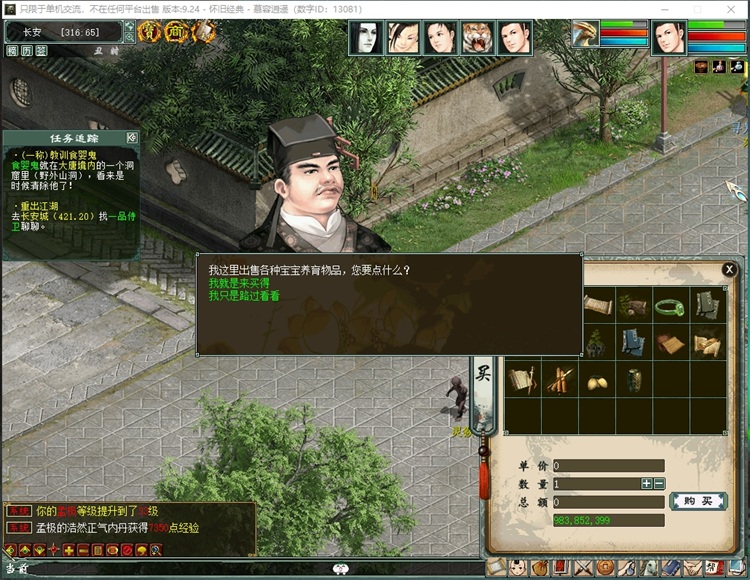Select the dark green jar shop item
The width and height of the screenshot is (750, 580).
(634, 380)
